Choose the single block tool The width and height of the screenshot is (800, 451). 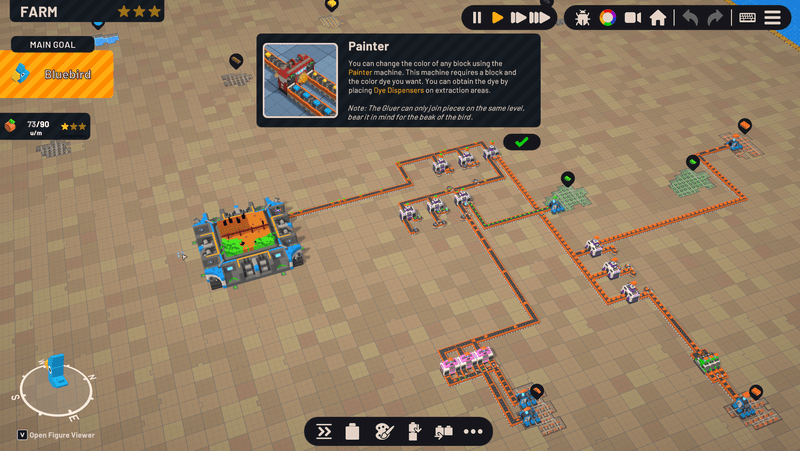pos(352,432)
